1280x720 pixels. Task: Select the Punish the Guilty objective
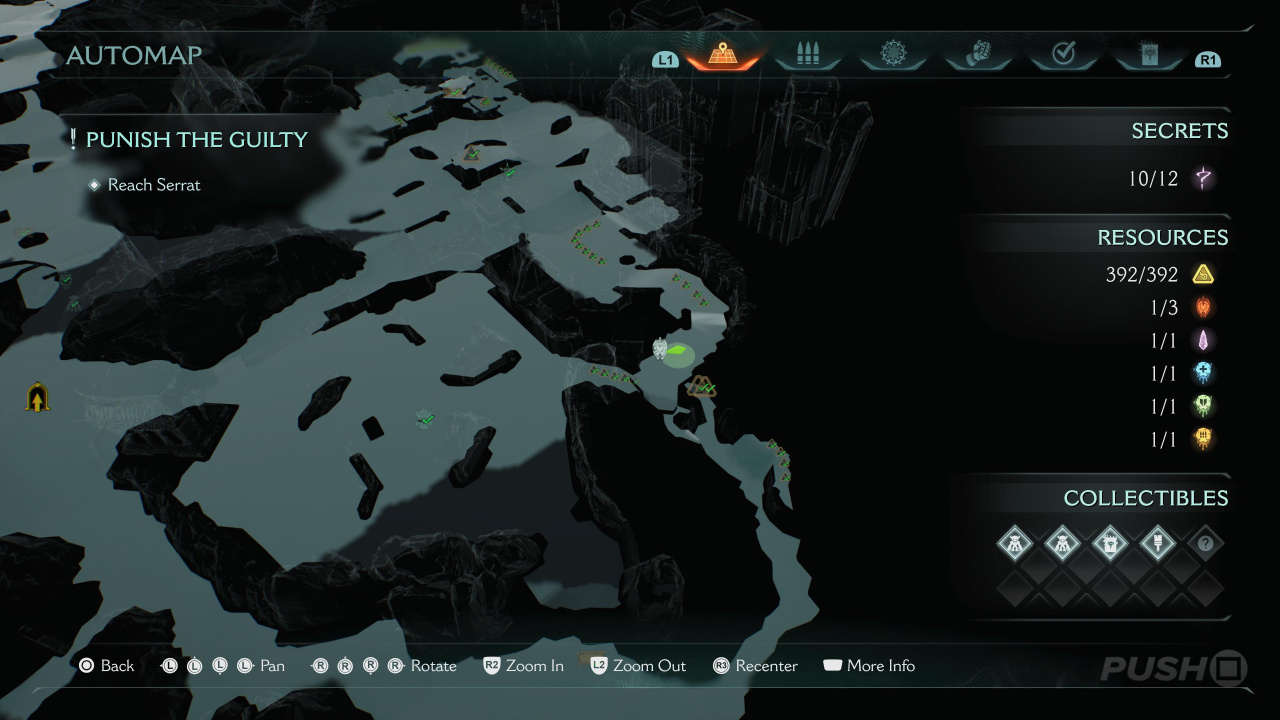196,140
